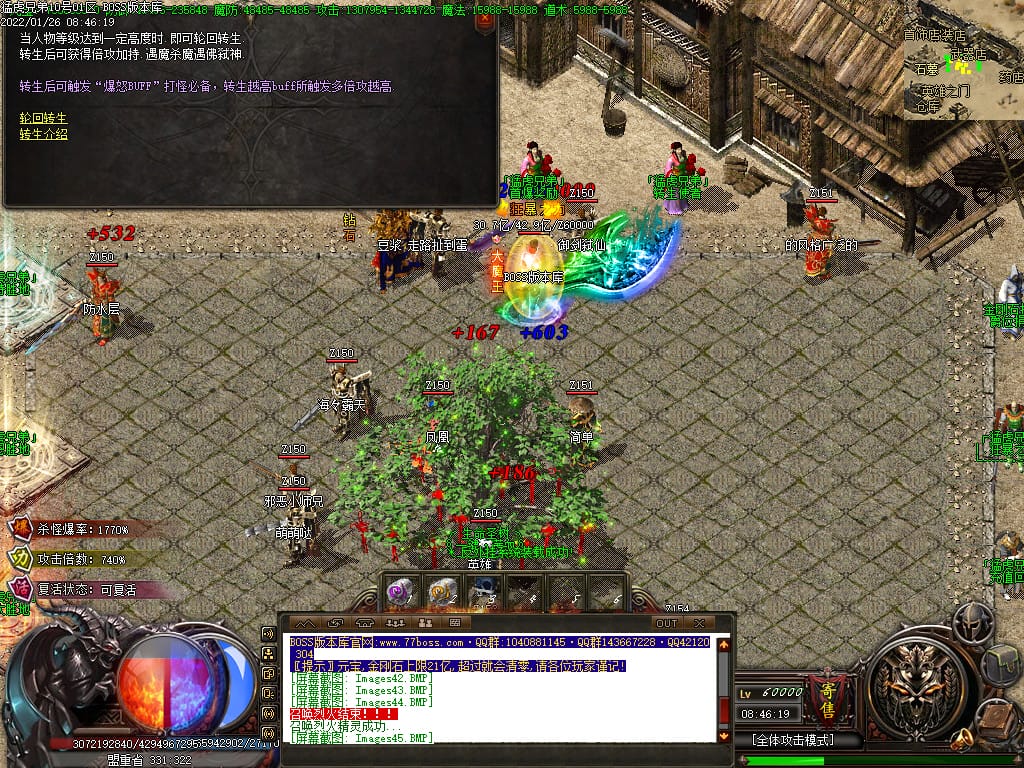Open character equipment via helmet icon
The height and width of the screenshot is (768, 1024).
coord(972,622)
